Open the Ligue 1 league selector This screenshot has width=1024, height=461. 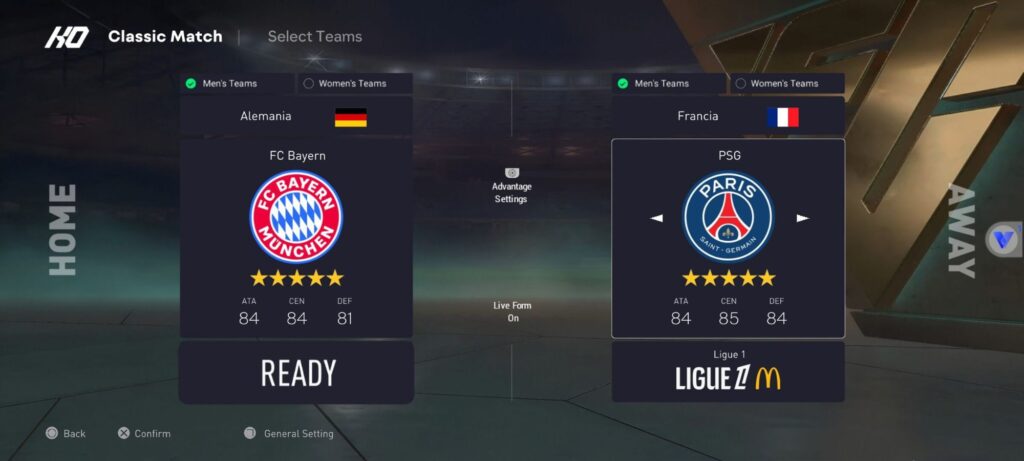click(x=728, y=372)
